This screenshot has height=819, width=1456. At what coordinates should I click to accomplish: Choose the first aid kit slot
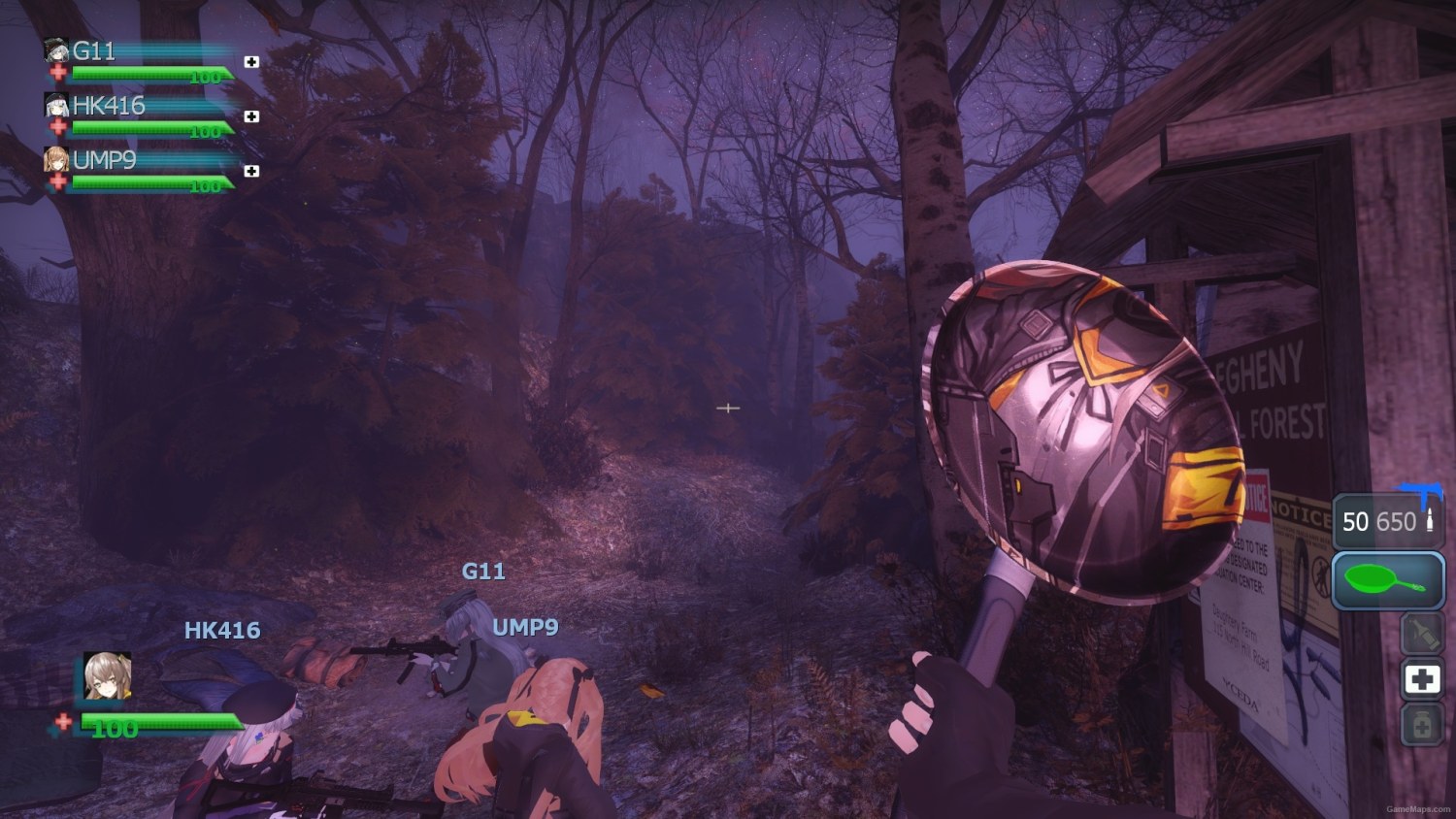[x=1422, y=679]
